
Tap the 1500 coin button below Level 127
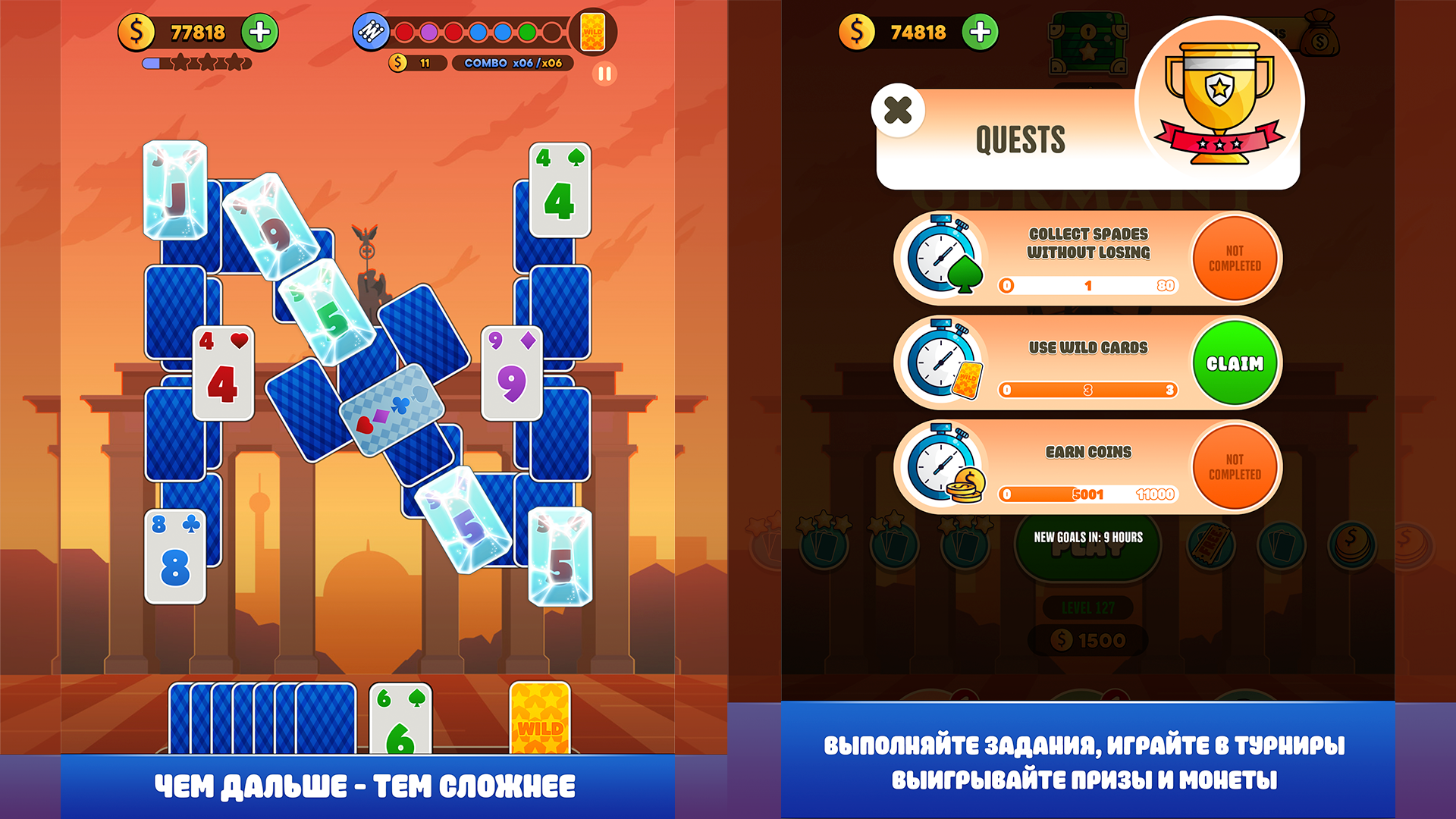pyautogui.click(x=1087, y=639)
